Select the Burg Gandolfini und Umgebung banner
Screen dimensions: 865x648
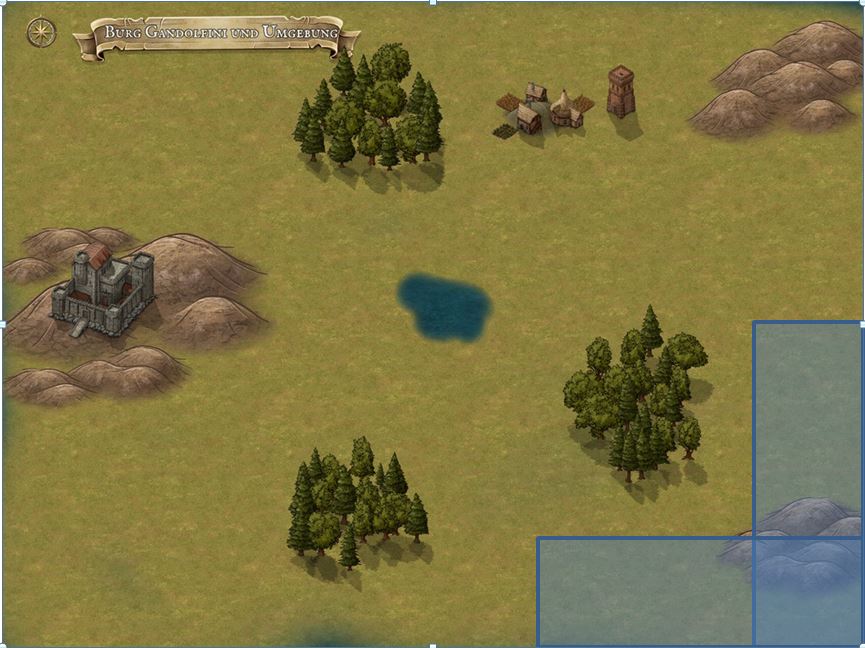click(x=219, y=35)
